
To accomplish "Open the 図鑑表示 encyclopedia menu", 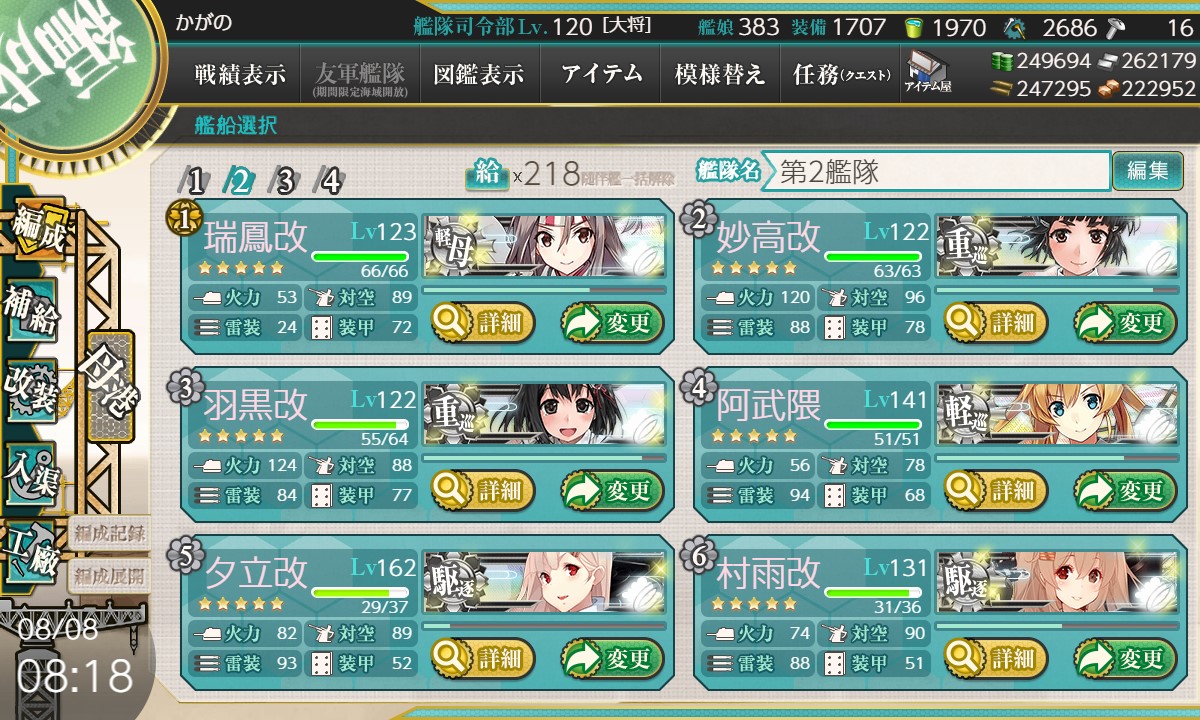I will (479, 75).
